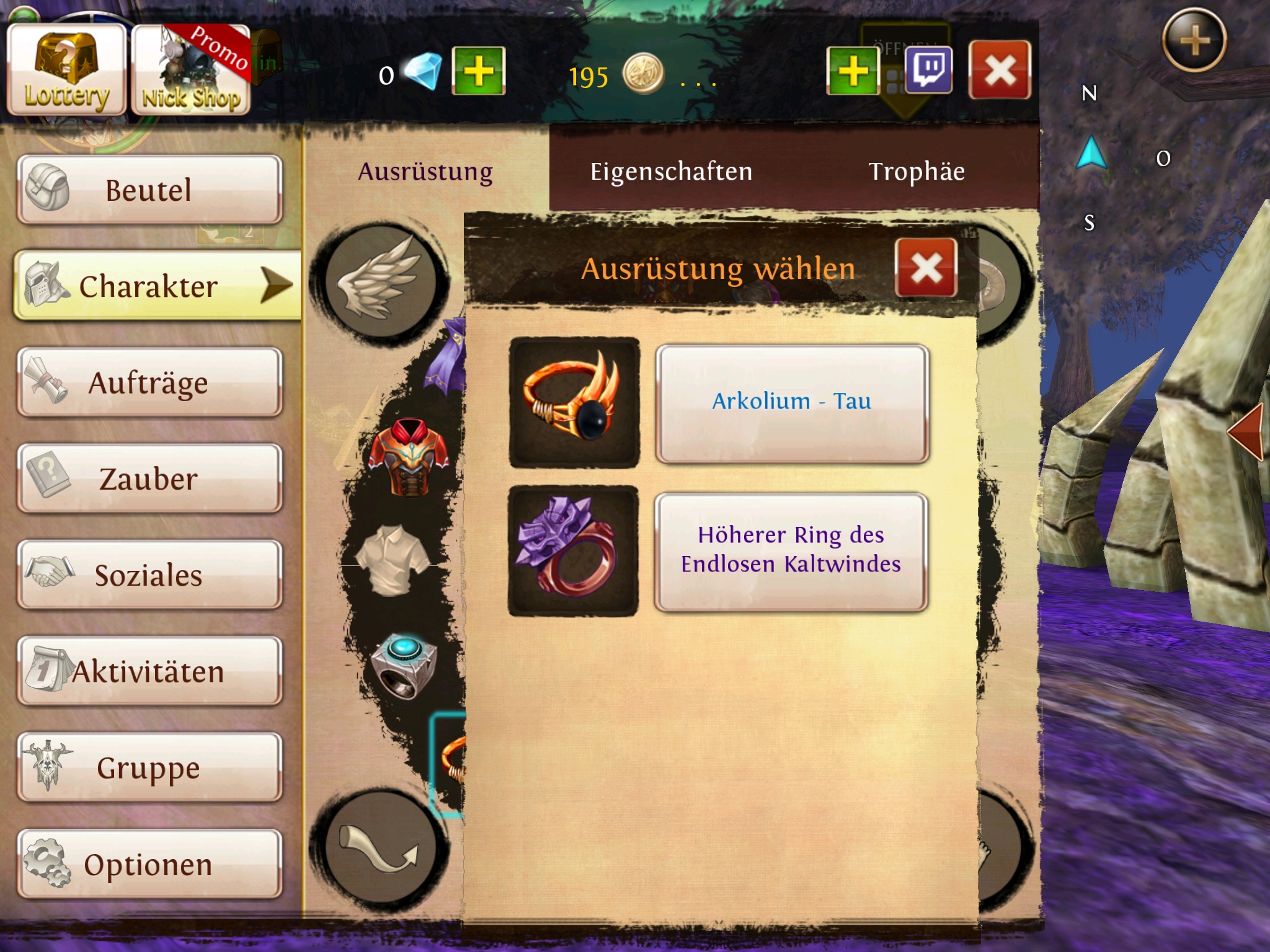The width and height of the screenshot is (1270, 952).
Task: Open the Beutel menu
Action: pyautogui.click(x=149, y=190)
